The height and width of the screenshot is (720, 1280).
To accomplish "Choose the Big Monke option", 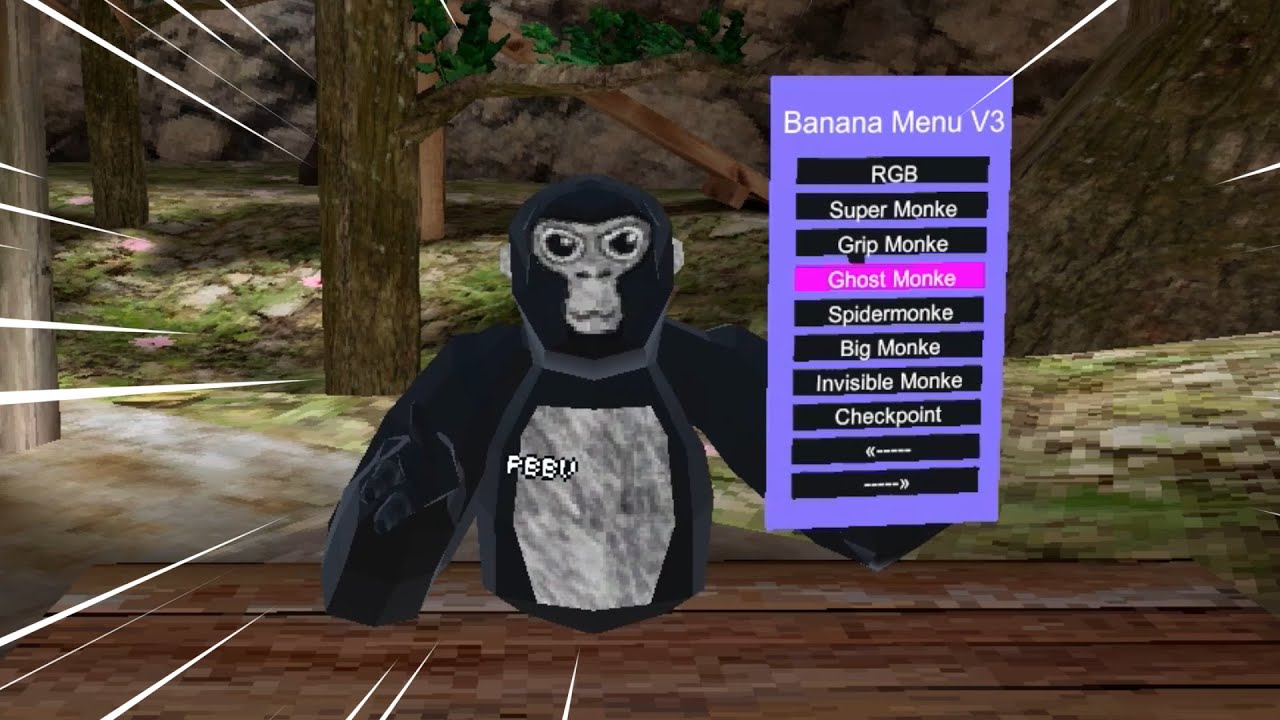I will click(889, 347).
